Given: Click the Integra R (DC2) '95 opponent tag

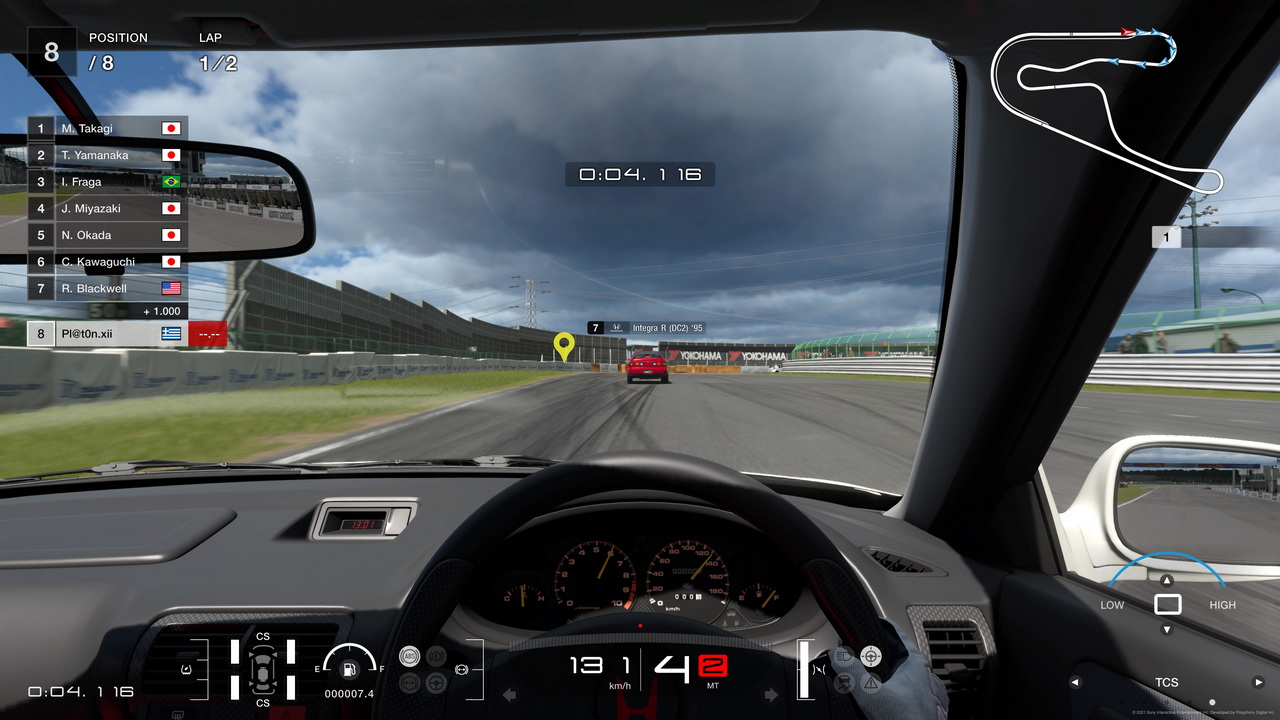Looking at the screenshot, I should (646, 328).
